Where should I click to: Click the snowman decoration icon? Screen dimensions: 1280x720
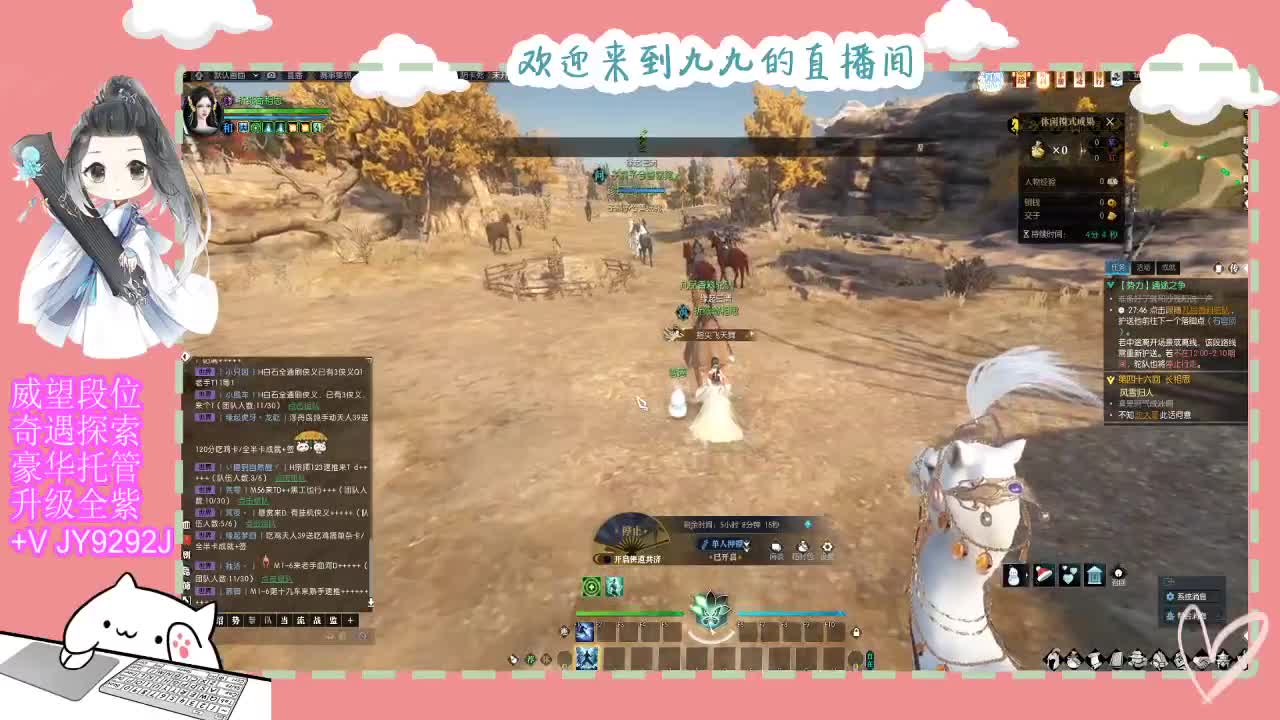coord(1013,574)
